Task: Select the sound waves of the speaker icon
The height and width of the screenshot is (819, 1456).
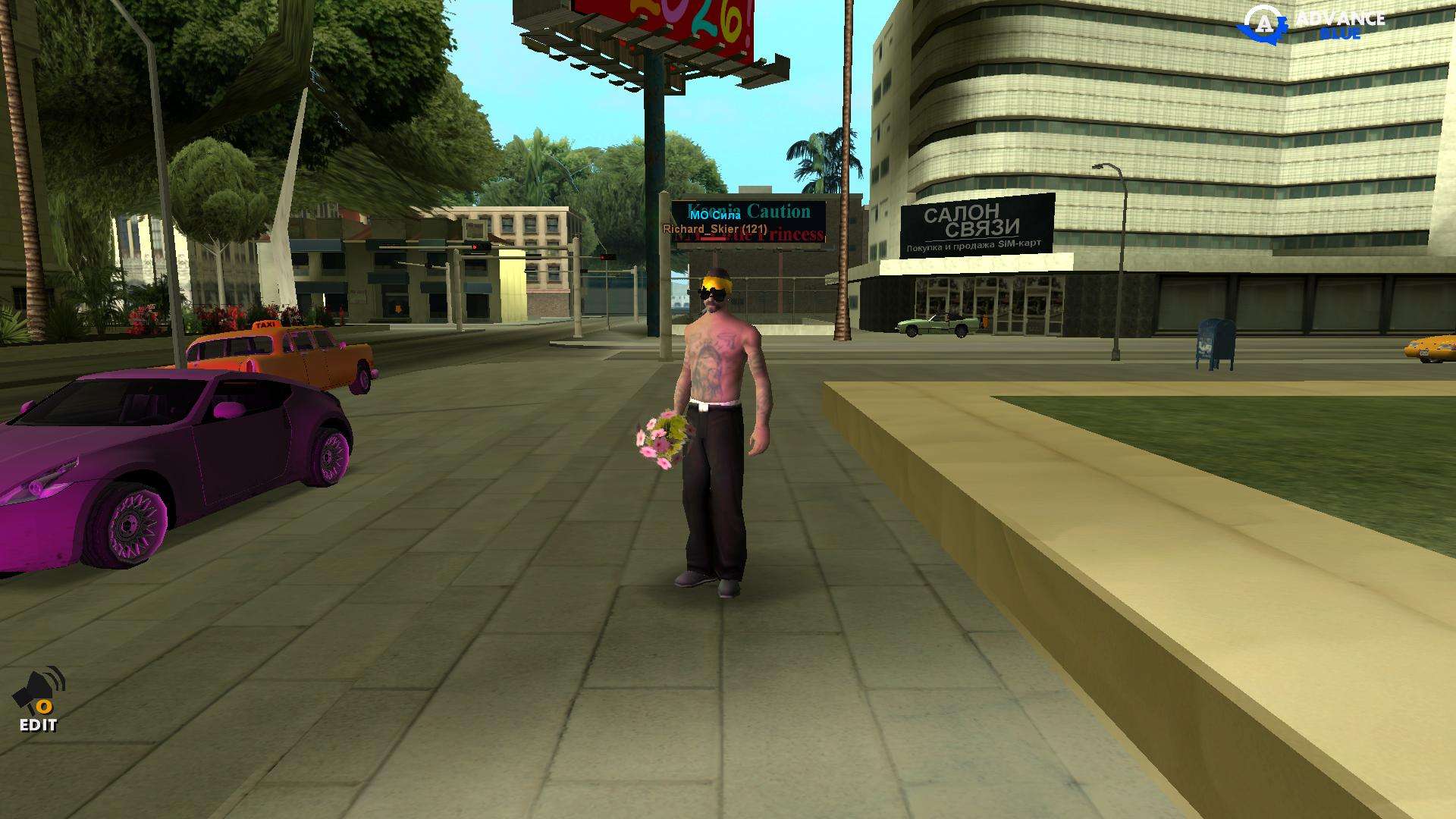Action: 58,677
